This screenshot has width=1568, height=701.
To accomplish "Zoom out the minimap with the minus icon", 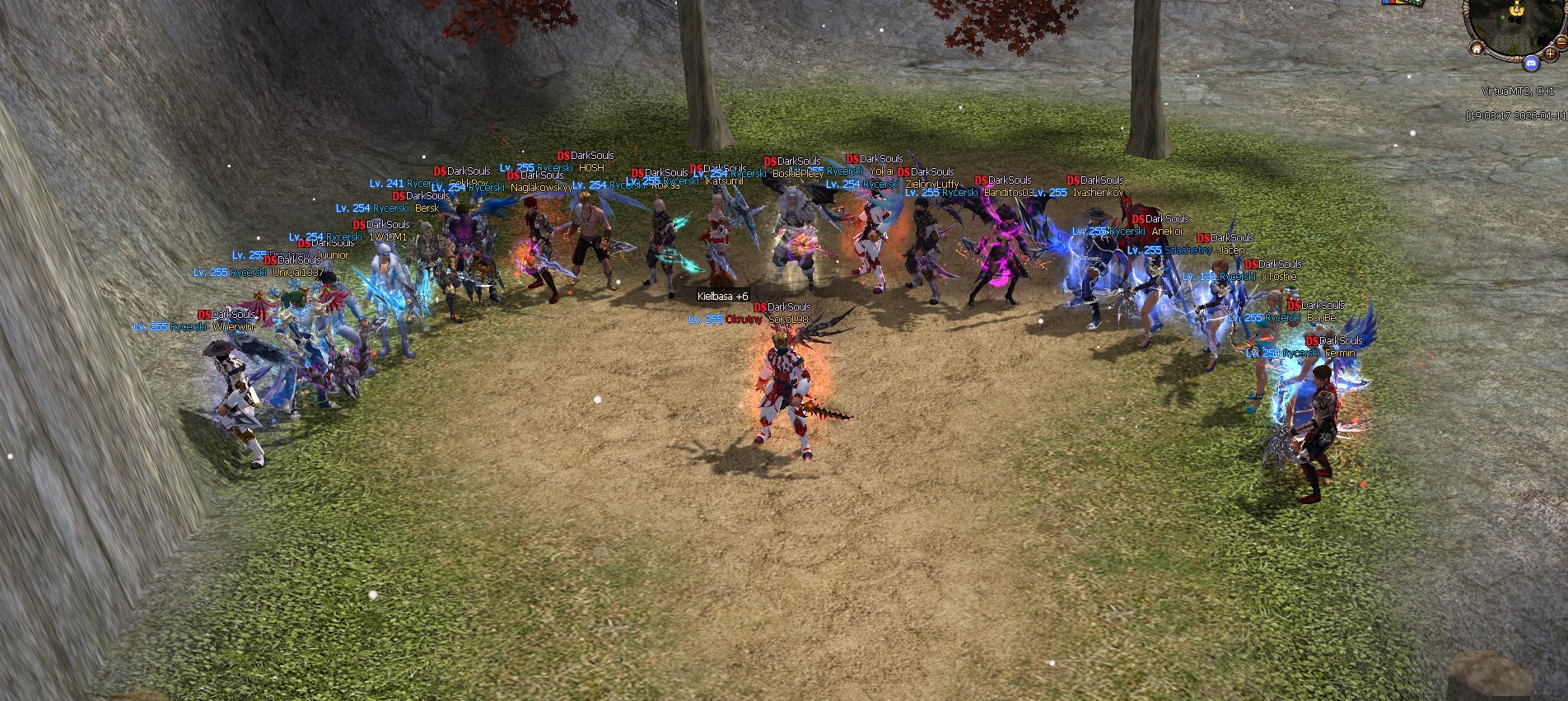I will coord(1561,42).
